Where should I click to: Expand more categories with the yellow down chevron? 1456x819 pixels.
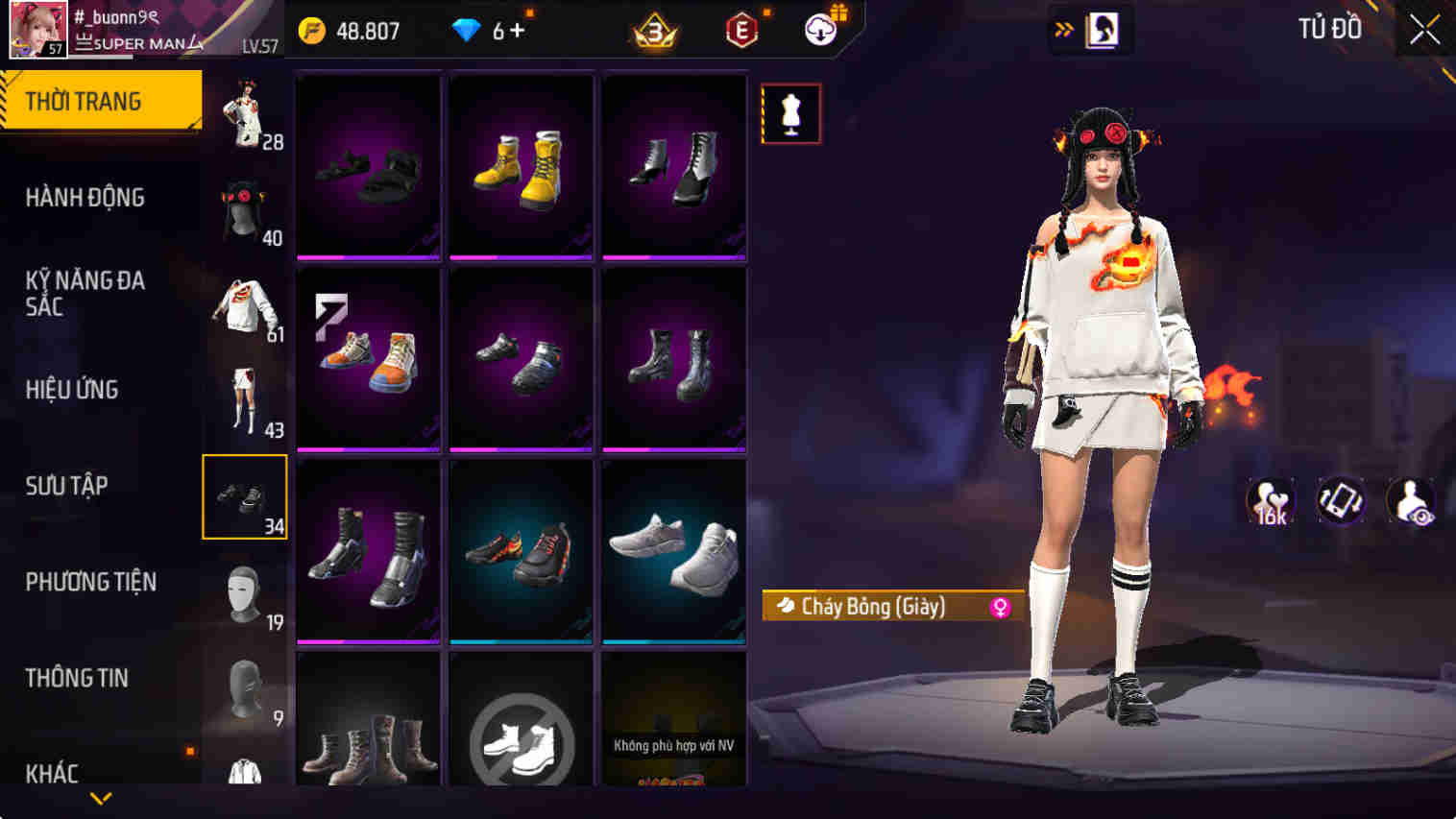99,797
